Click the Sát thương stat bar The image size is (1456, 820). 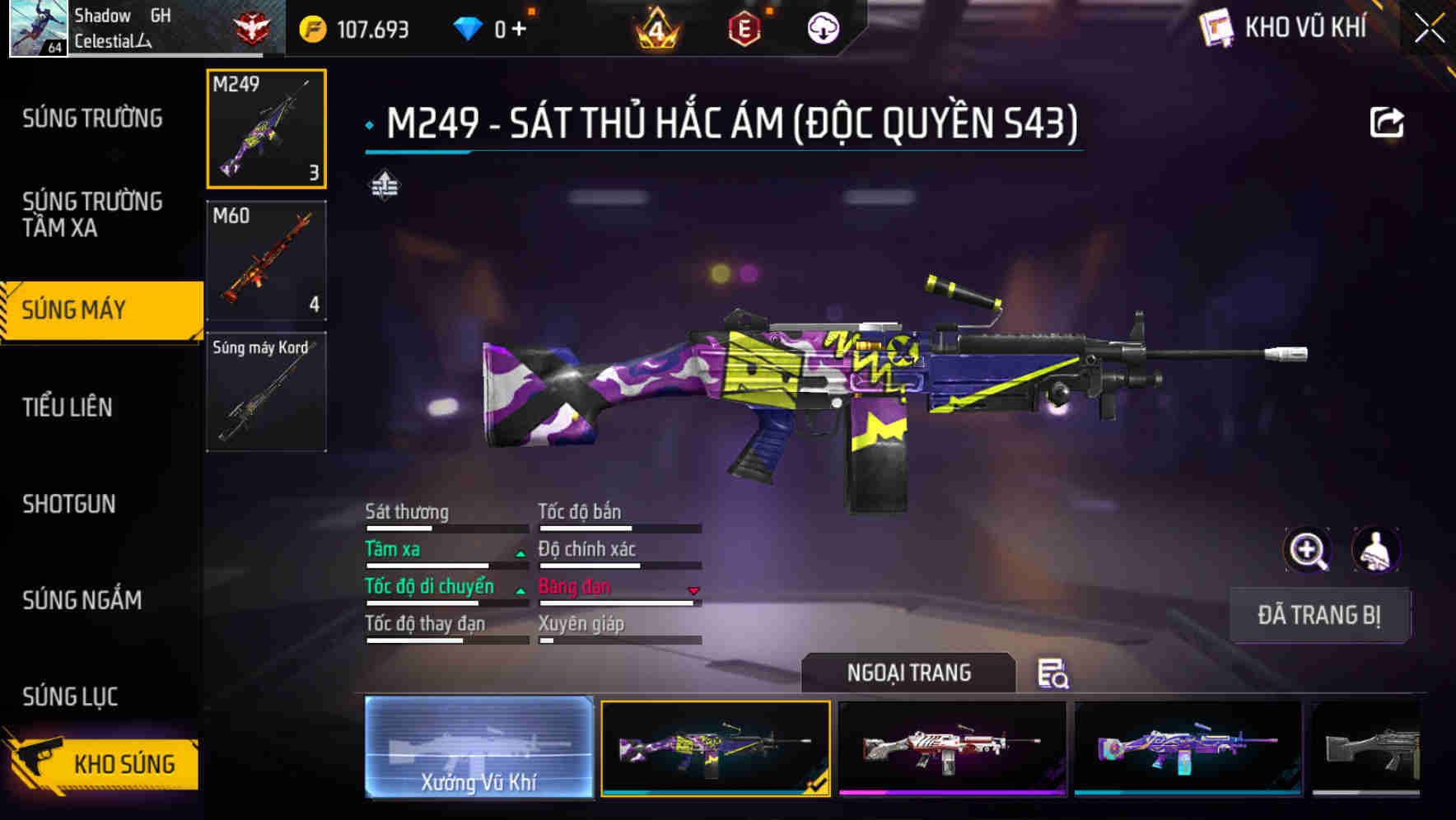click(x=445, y=528)
